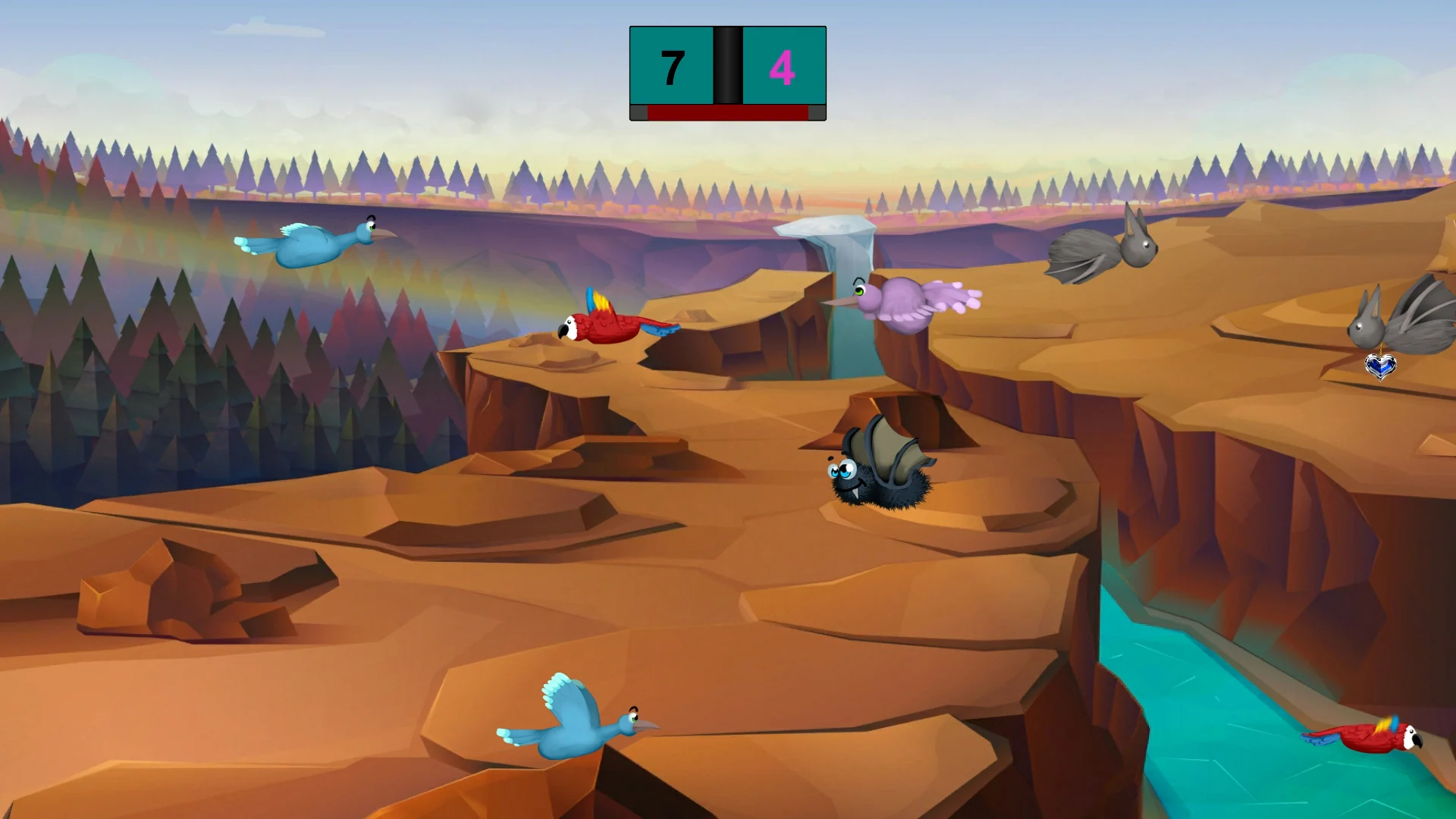The image size is (1456, 819).
Task: Click the red timer bar below the scoreboard
Action: click(728, 114)
